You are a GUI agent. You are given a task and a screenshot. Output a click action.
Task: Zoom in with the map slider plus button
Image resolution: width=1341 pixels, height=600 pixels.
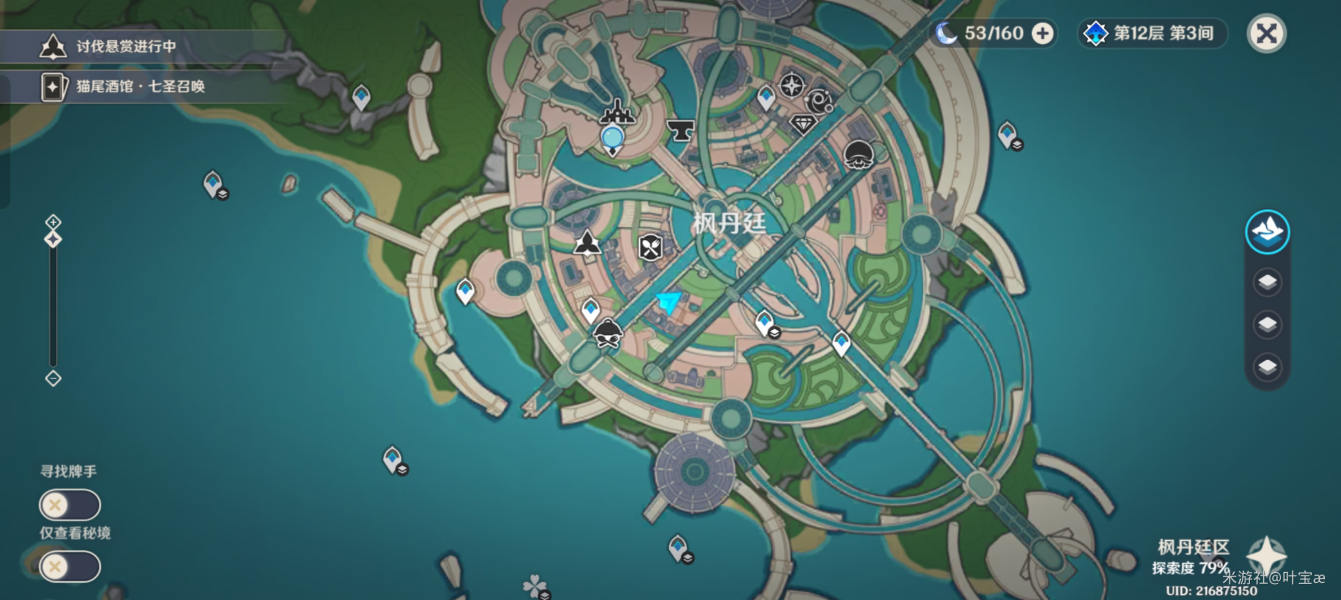[53, 222]
